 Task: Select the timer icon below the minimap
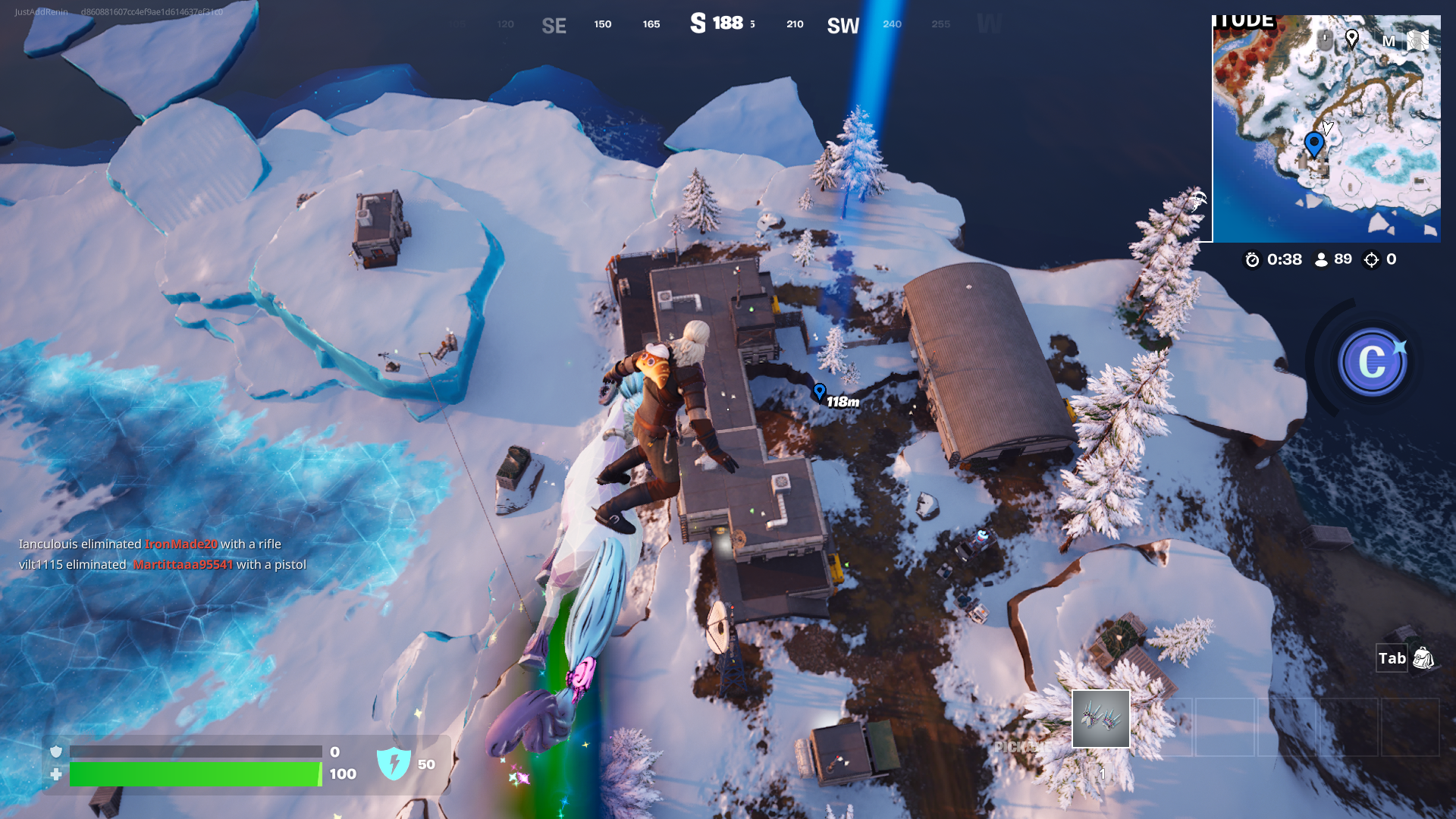(1252, 259)
